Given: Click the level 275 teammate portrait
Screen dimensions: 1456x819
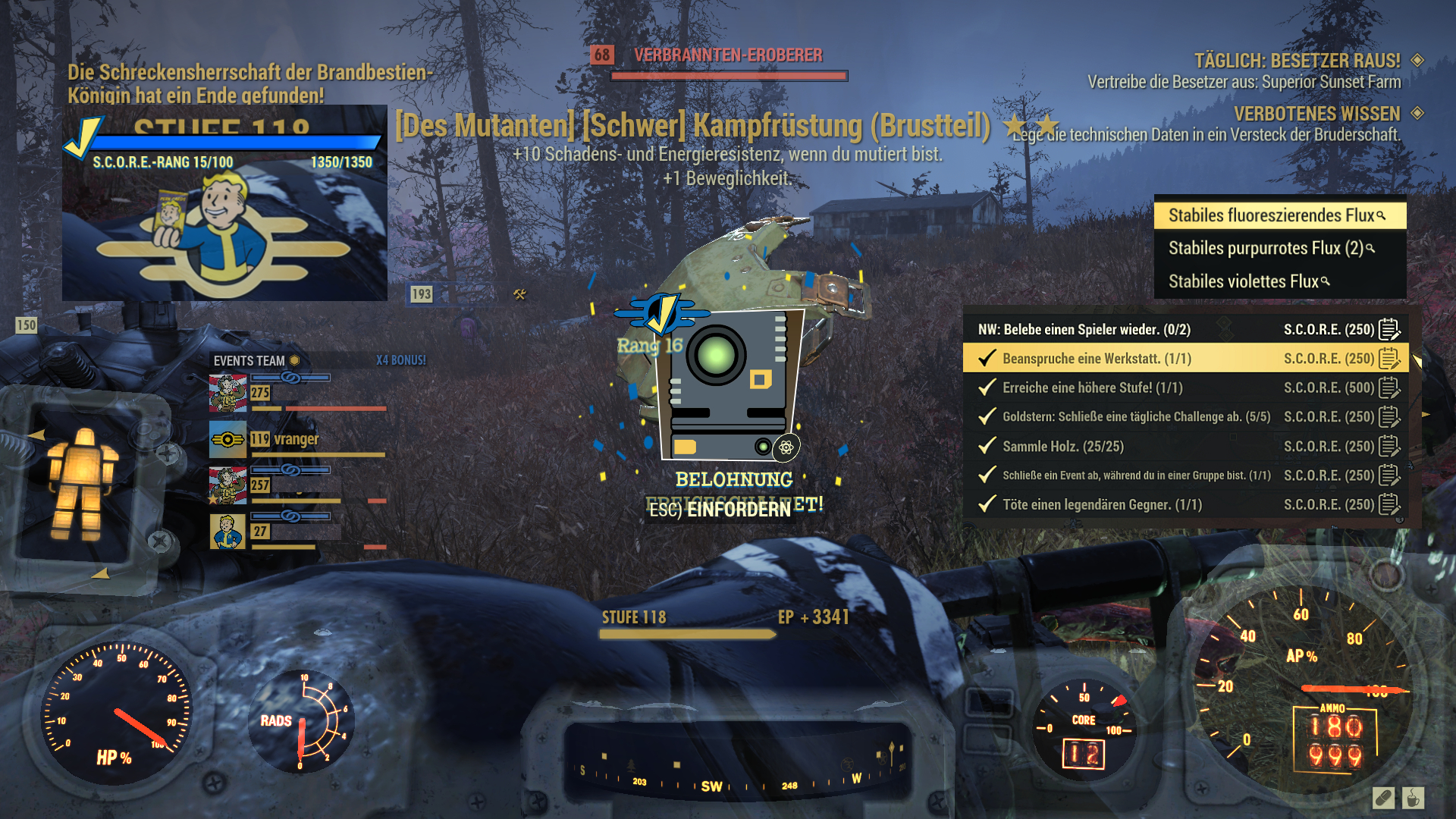Looking at the screenshot, I should coord(227,393).
